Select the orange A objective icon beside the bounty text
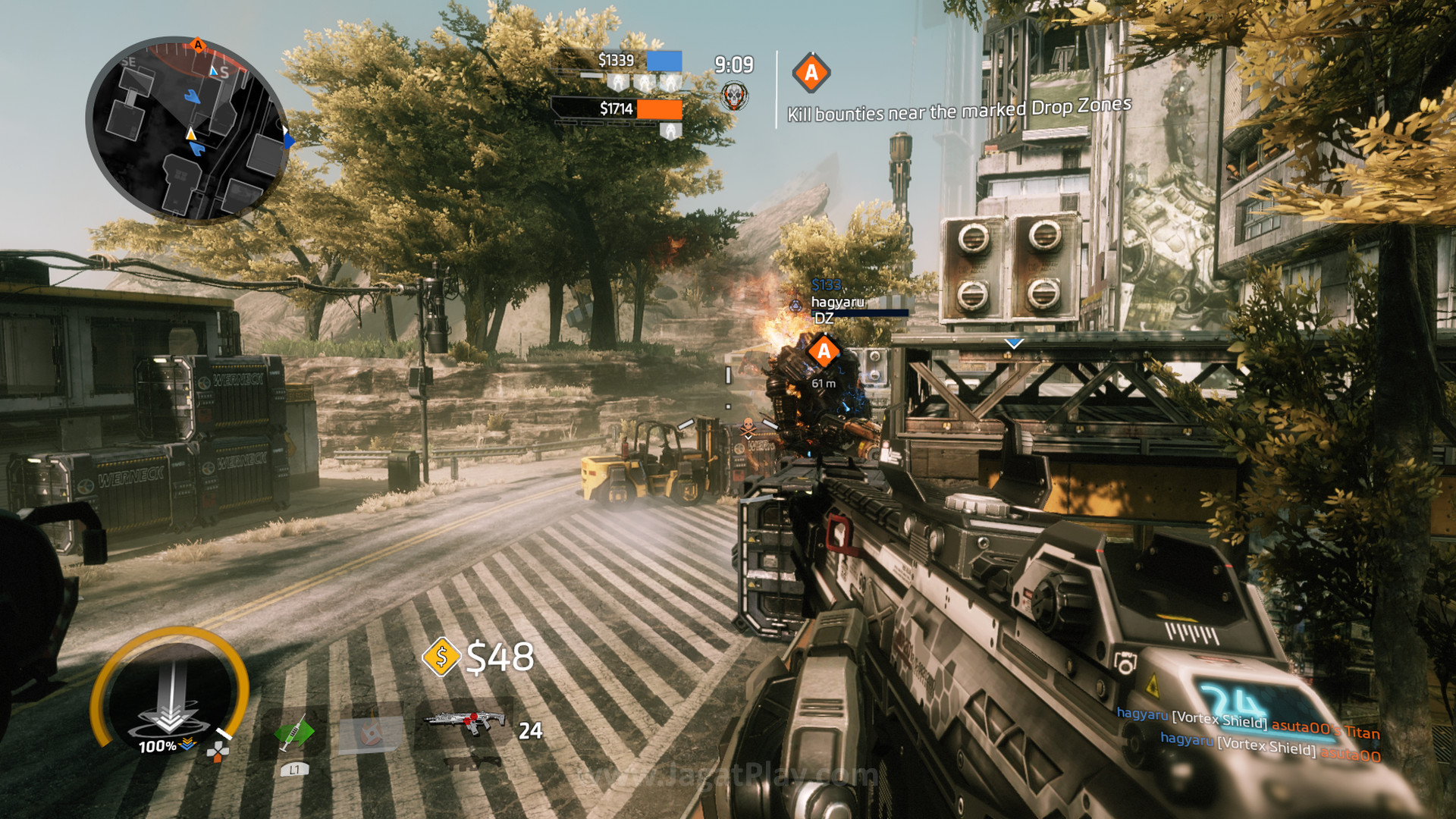The width and height of the screenshot is (1456, 819). click(x=811, y=73)
